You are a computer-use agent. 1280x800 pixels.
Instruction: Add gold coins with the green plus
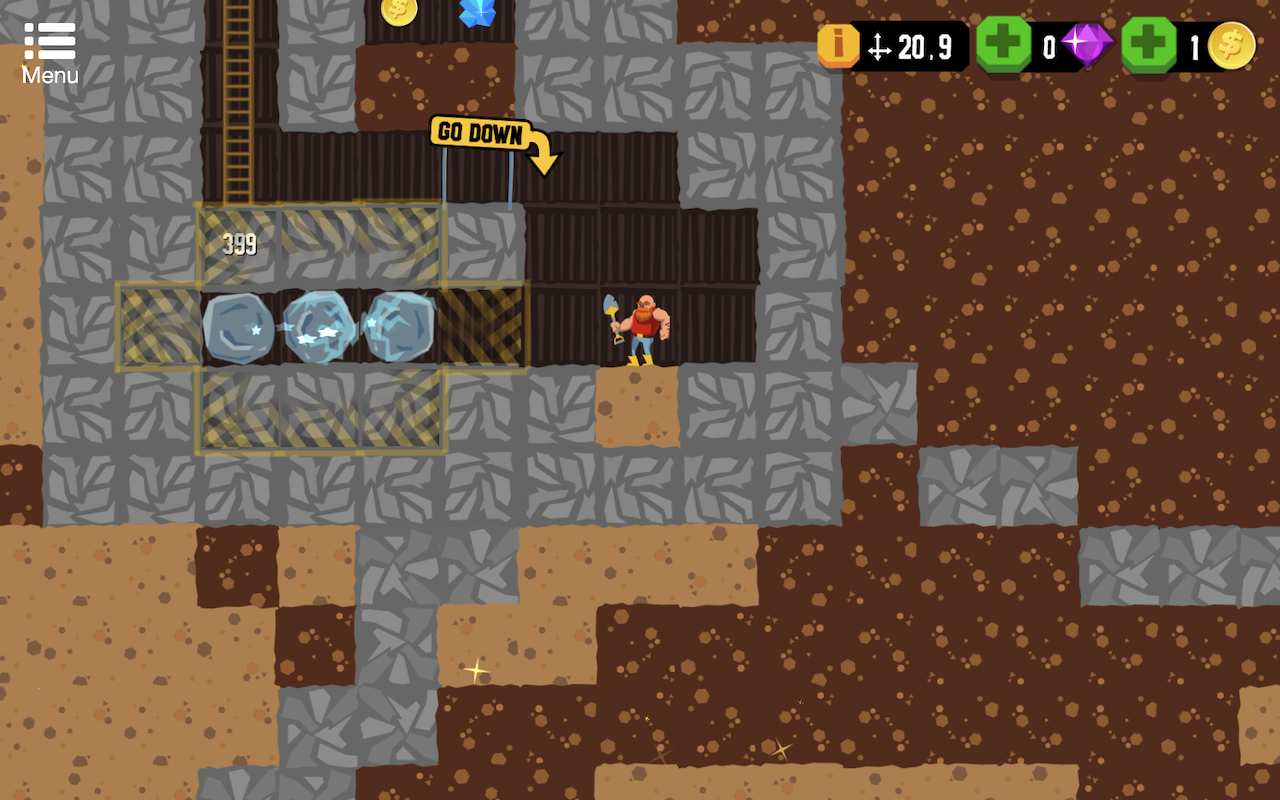pos(1148,45)
